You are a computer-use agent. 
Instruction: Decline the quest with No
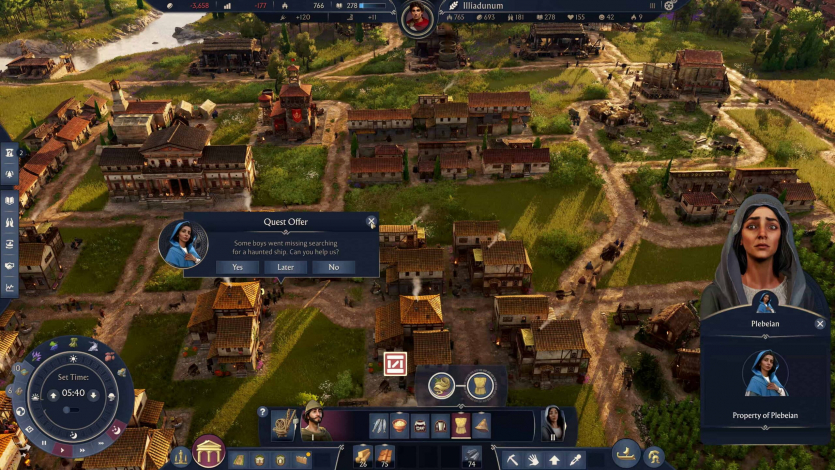click(x=334, y=267)
